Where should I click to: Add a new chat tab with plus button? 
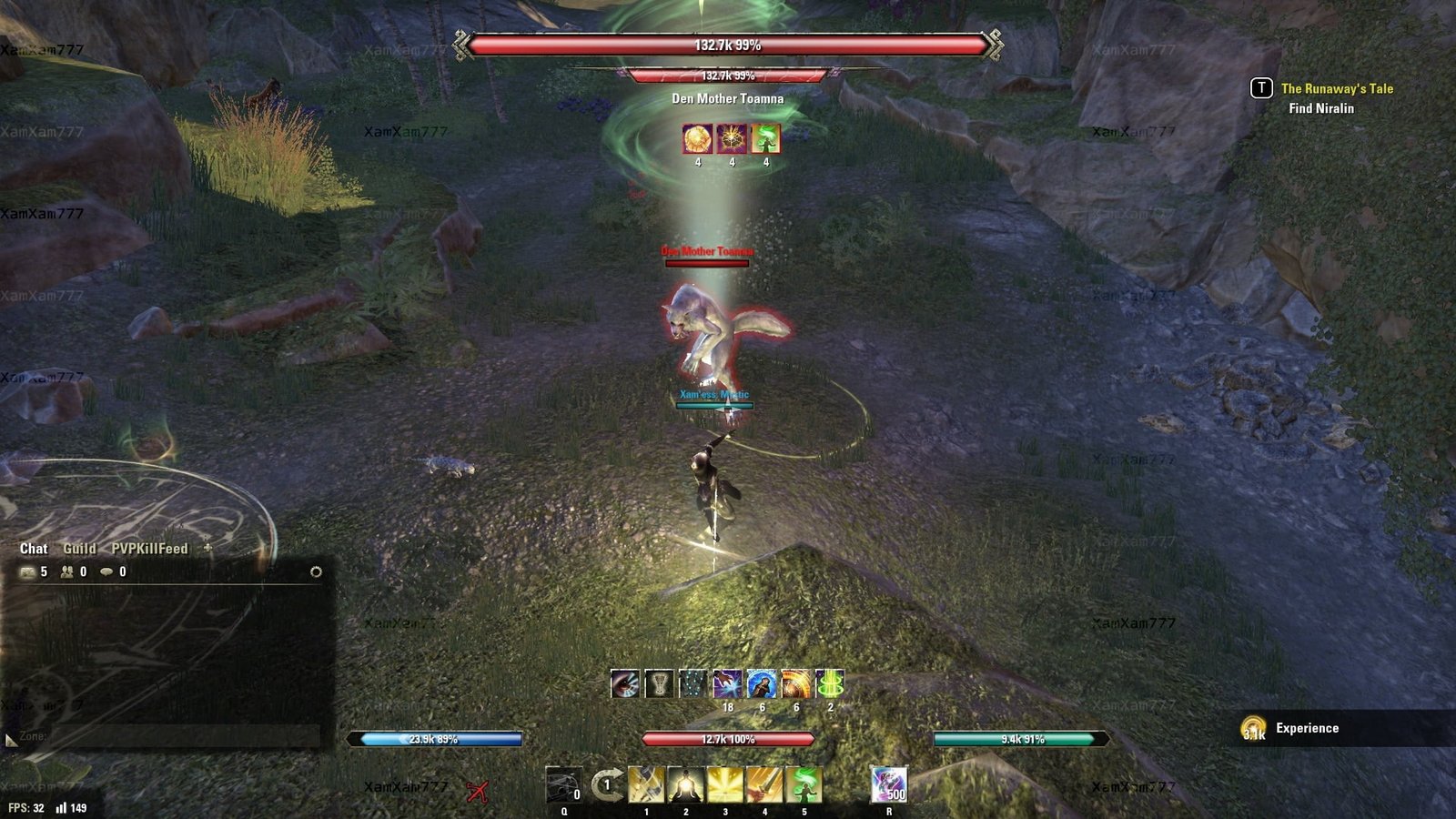(207, 548)
